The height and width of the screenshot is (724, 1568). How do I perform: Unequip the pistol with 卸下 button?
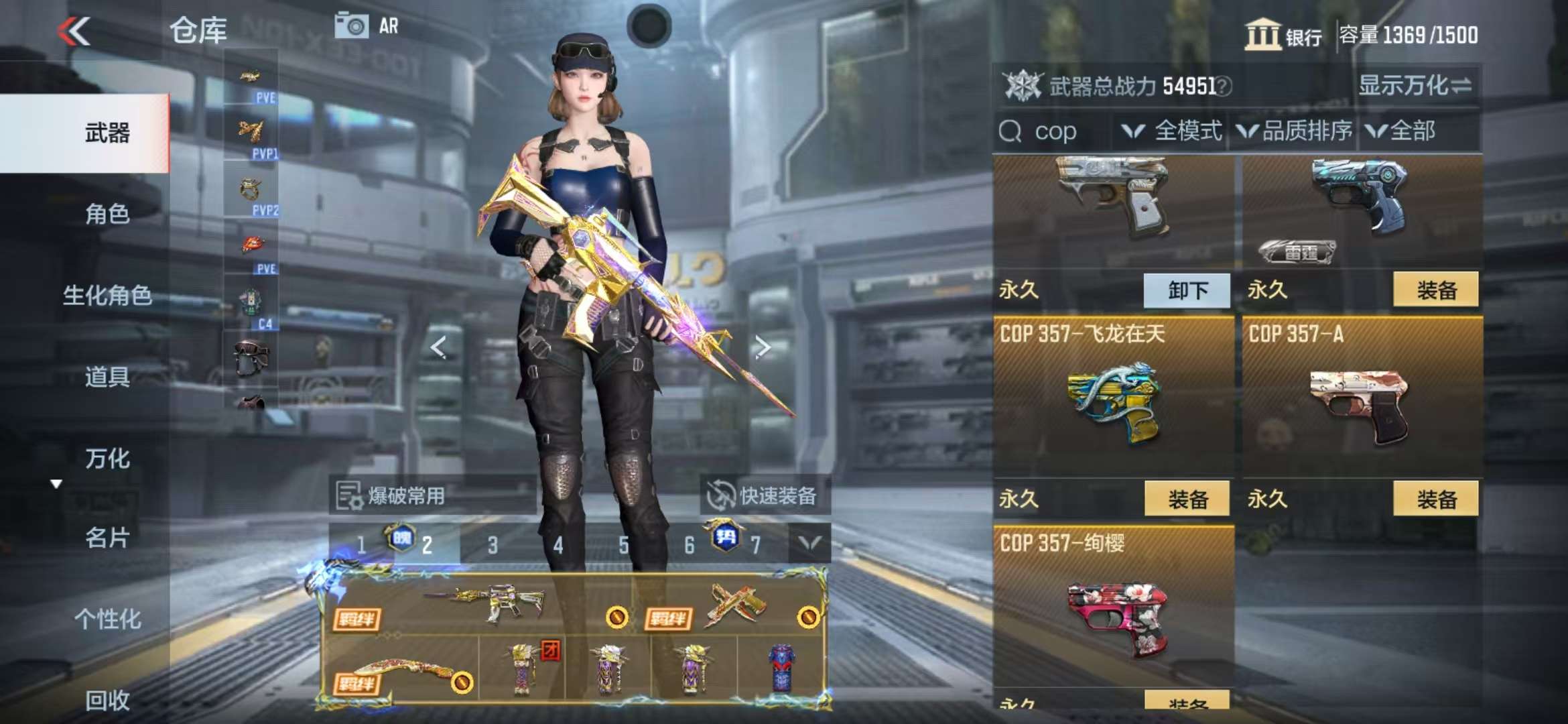(1187, 290)
